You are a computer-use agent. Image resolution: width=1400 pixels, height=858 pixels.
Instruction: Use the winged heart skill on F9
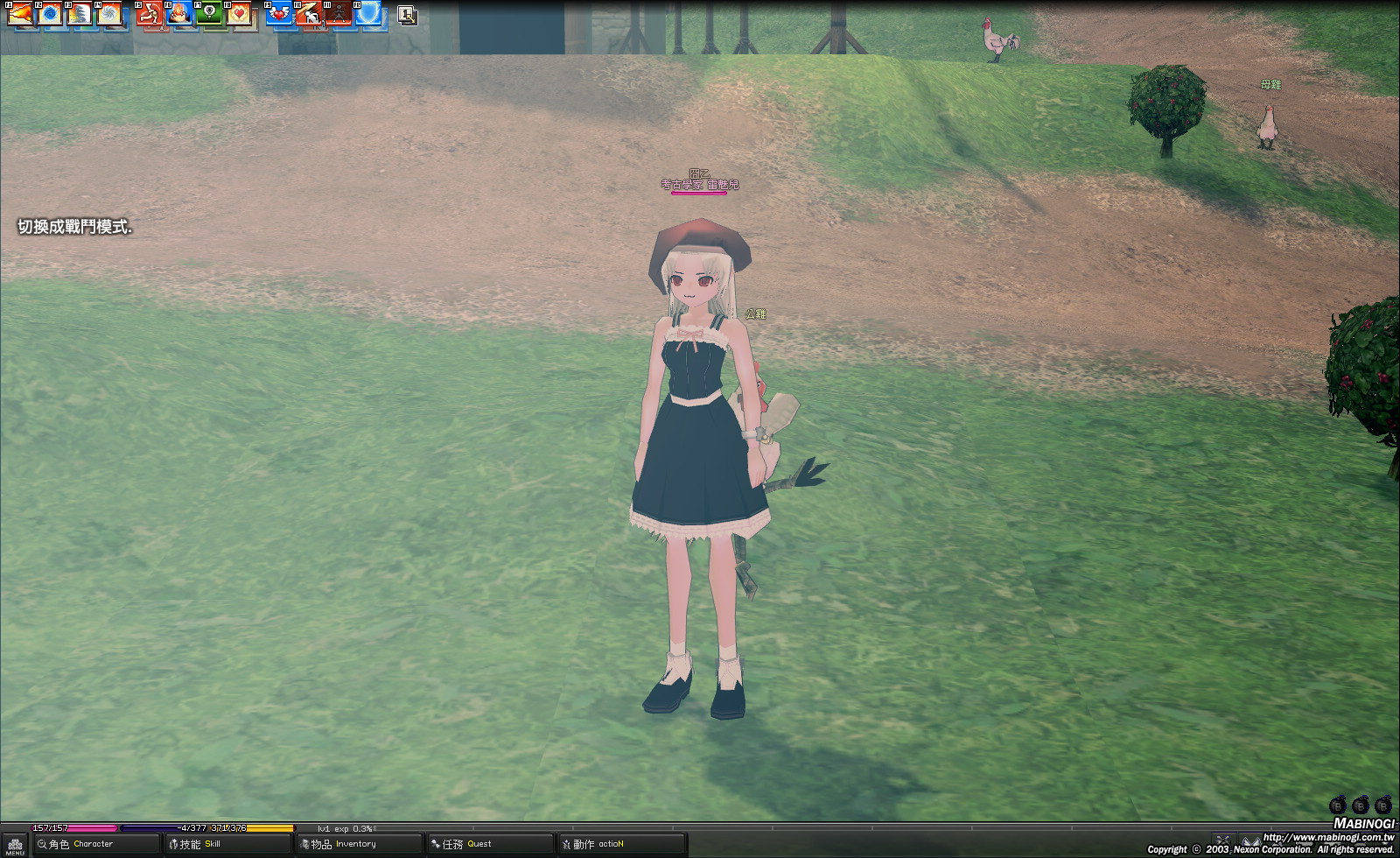pyautogui.click(x=280, y=14)
